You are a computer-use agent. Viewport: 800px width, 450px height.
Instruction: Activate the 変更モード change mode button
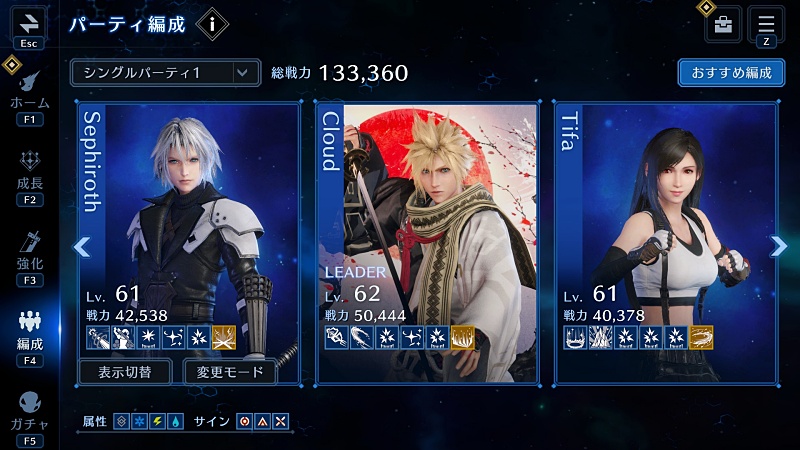coord(229,373)
